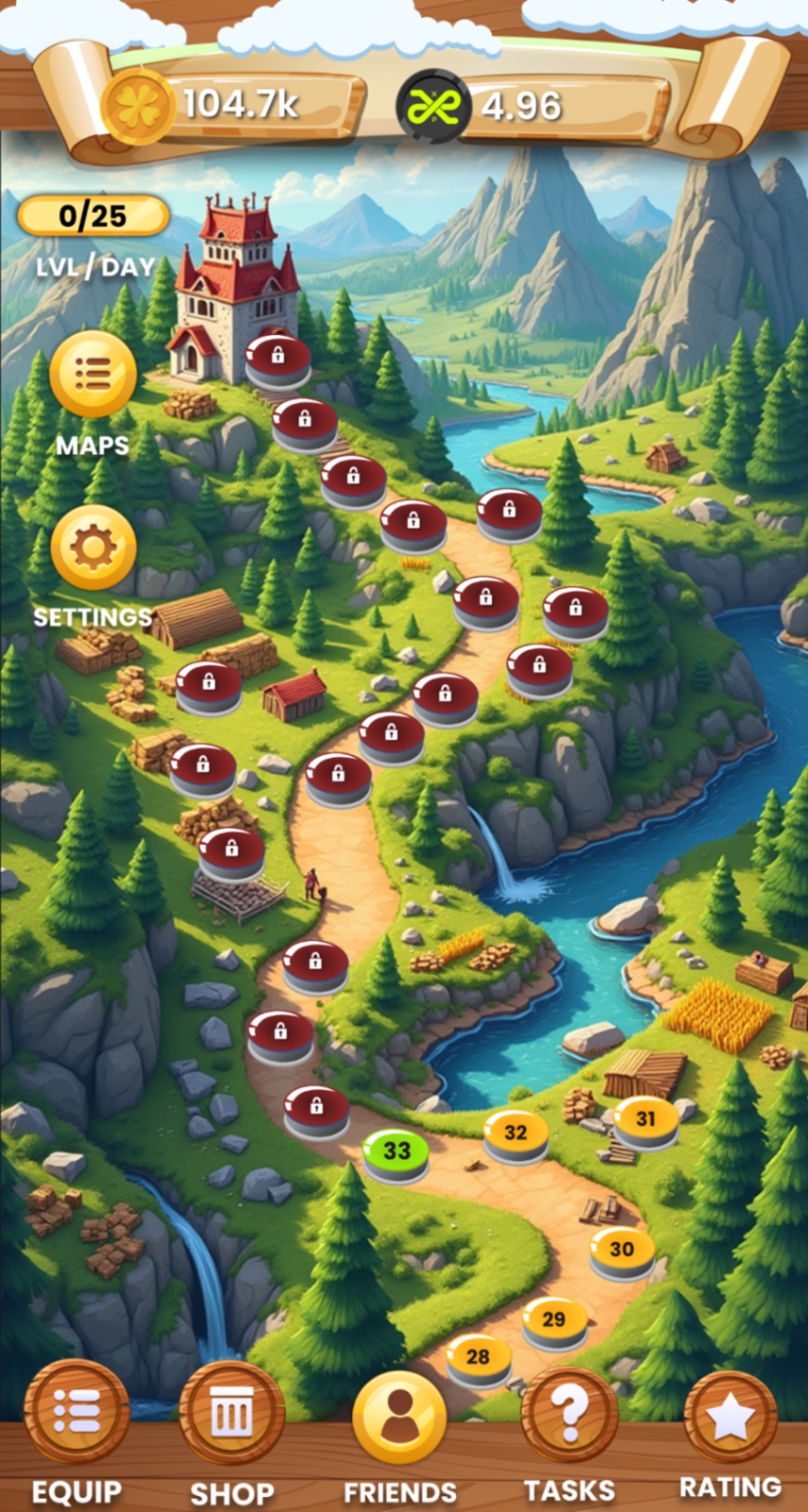The image size is (808, 1512).
Task: Select the green level 33 node
Action: click(397, 1152)
